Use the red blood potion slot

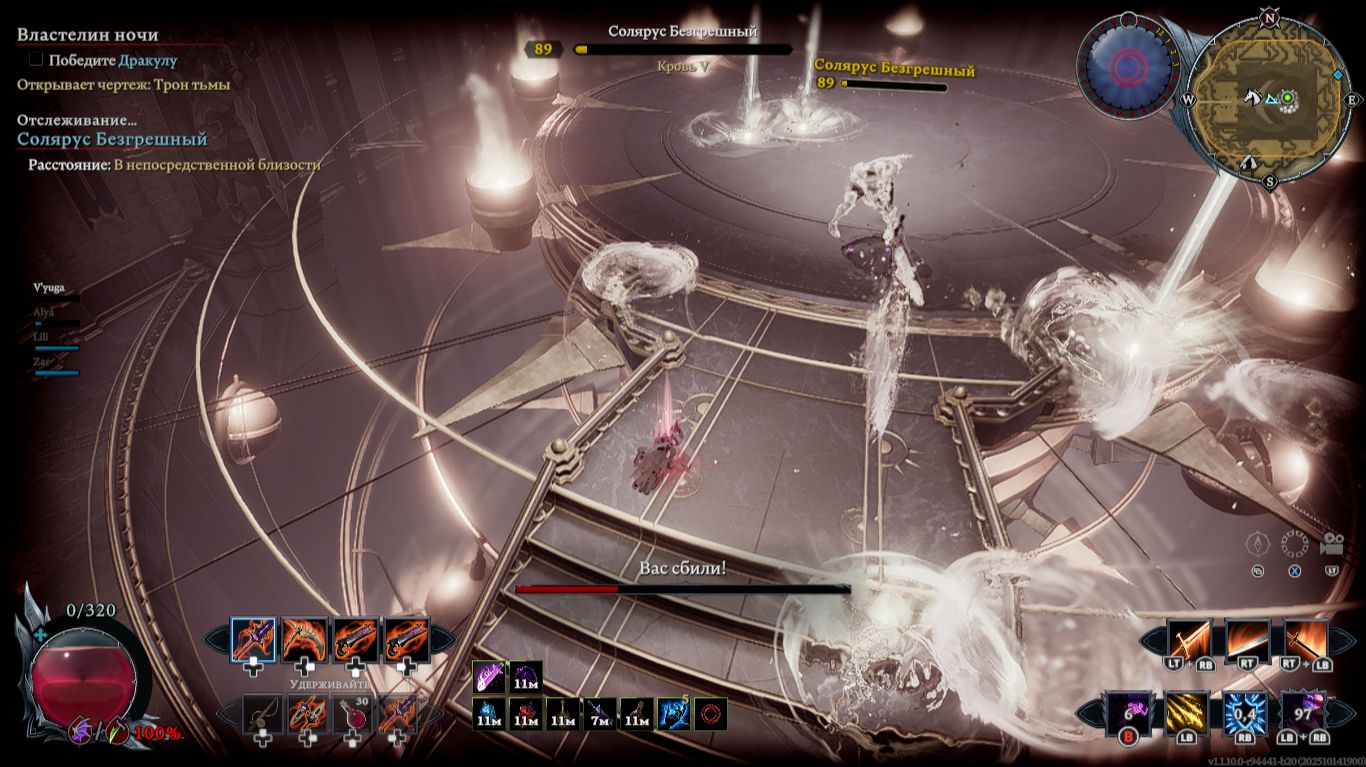click(x=353, y=714)
